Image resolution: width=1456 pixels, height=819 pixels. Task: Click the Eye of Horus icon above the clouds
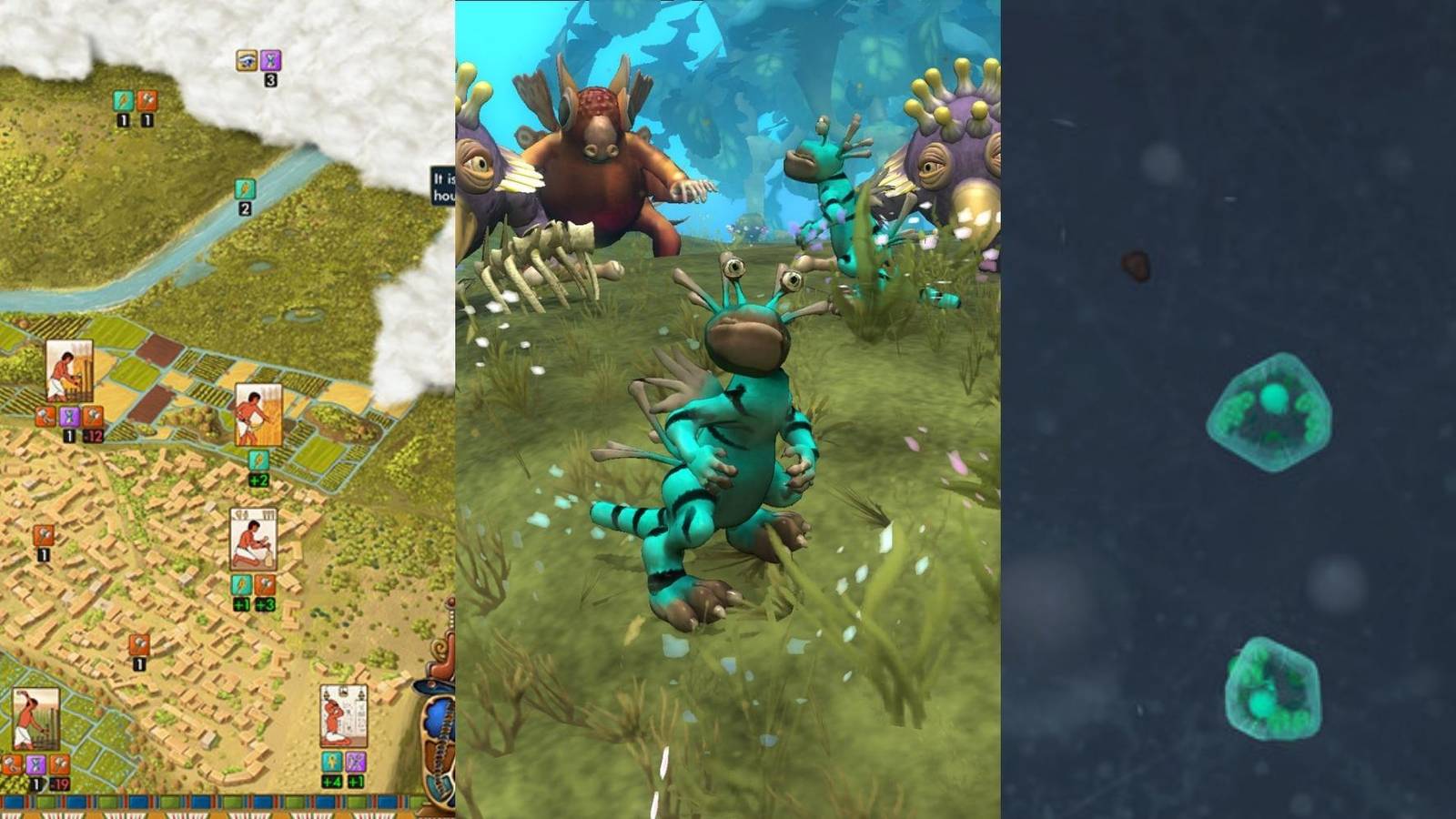(x=245, y=60)
